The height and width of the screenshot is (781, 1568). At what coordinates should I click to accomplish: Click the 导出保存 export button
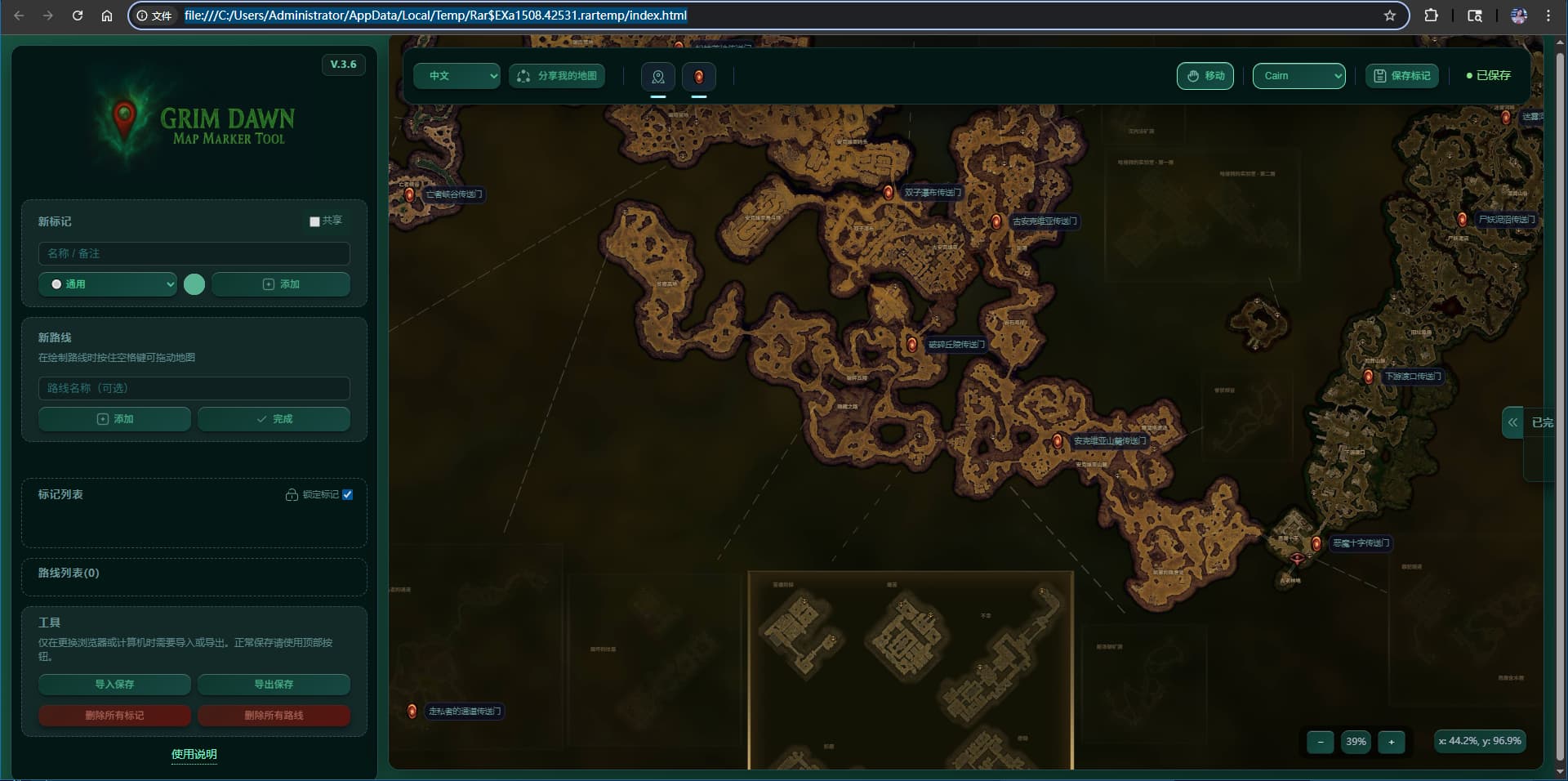pyautogui.click(x=274, y=685)
